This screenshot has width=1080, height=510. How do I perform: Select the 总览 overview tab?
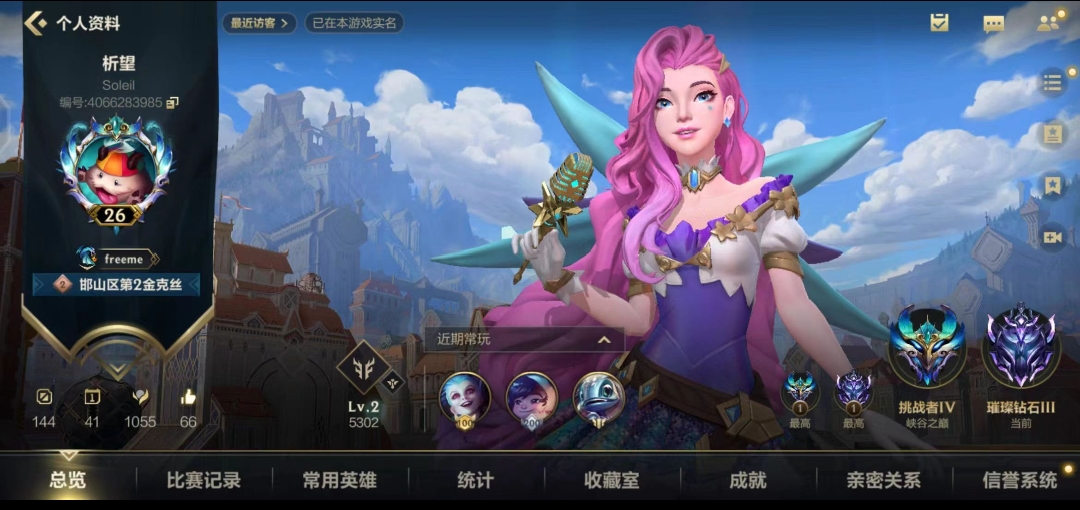68,480
